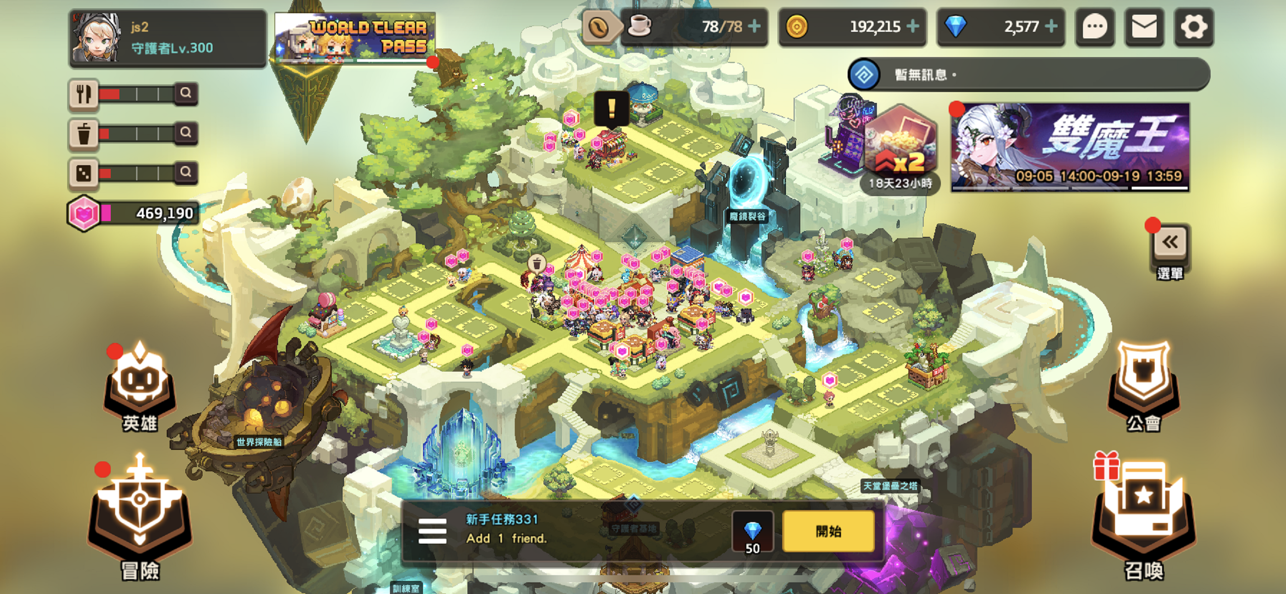The height and width of the screenshot is (594, 1286).
Task: Inspect the dice meter magnifier
Action: coord(185,173)
